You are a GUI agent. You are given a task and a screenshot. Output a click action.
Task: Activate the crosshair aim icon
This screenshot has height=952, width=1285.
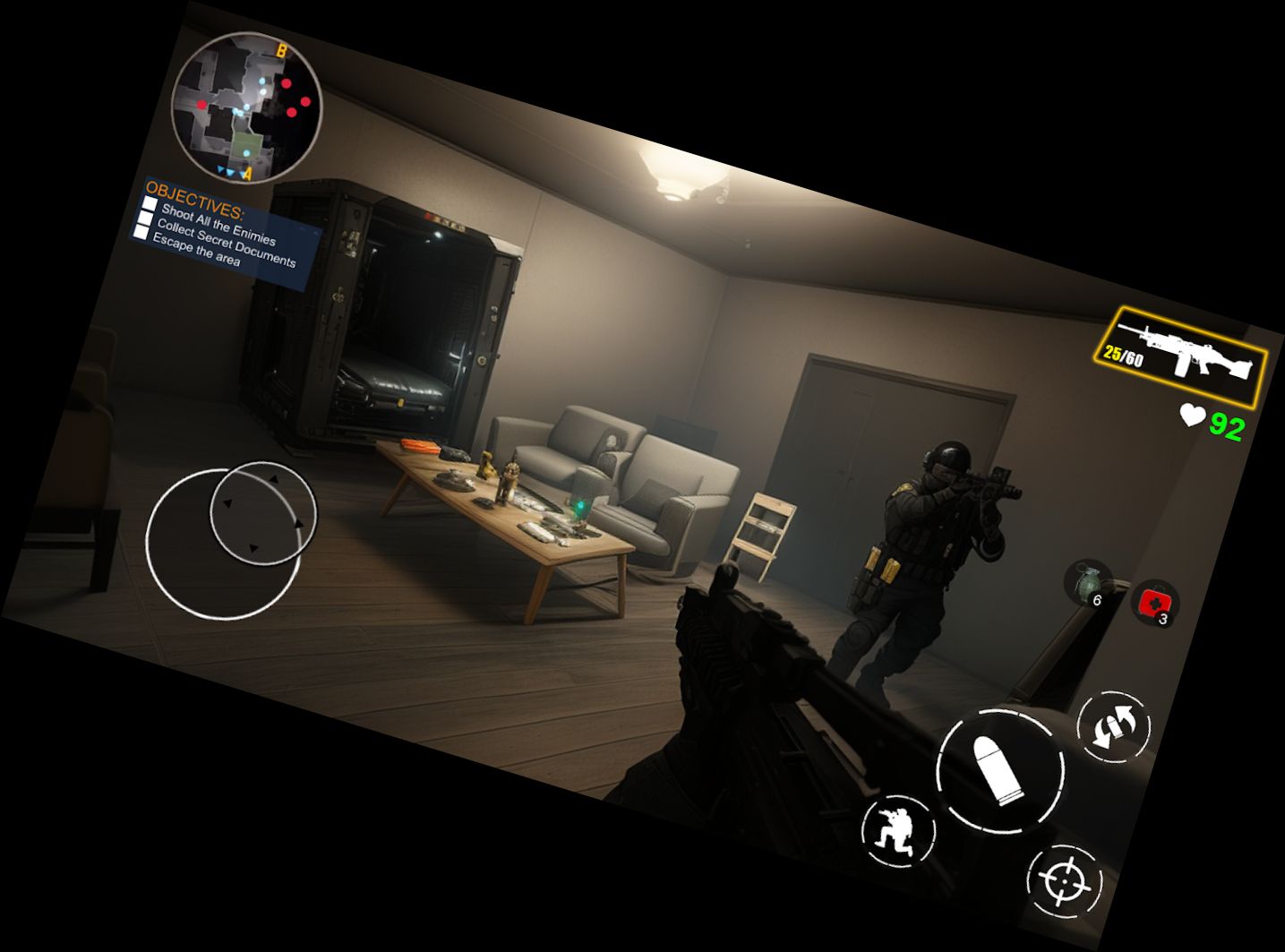(1064, 880)
